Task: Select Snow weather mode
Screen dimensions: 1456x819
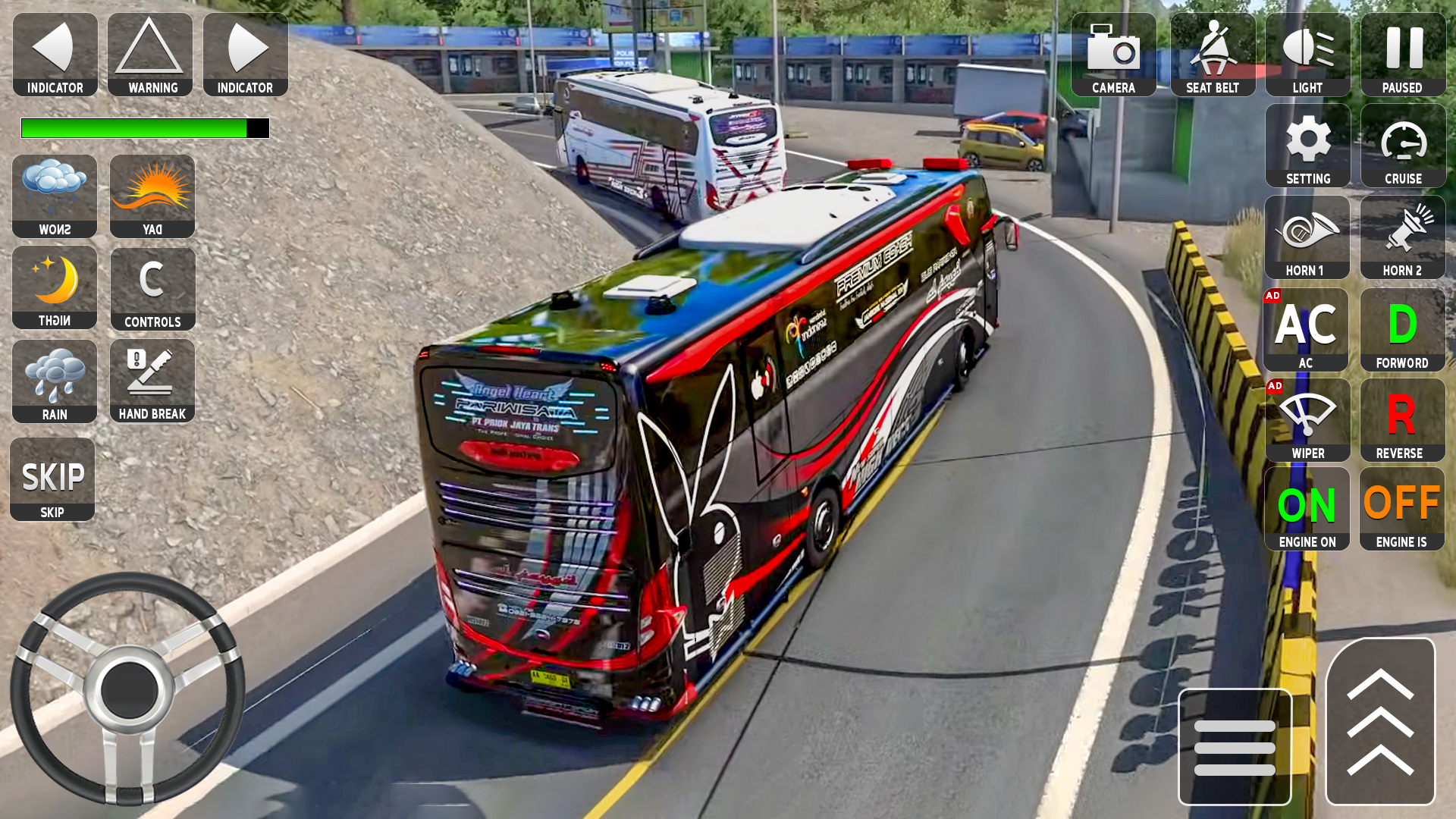Action: pos(54,196)
